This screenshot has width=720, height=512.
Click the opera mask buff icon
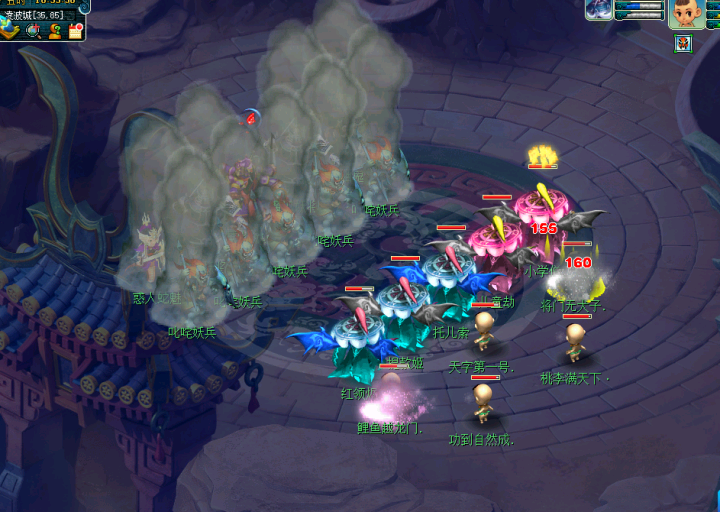tap(683, 42)
